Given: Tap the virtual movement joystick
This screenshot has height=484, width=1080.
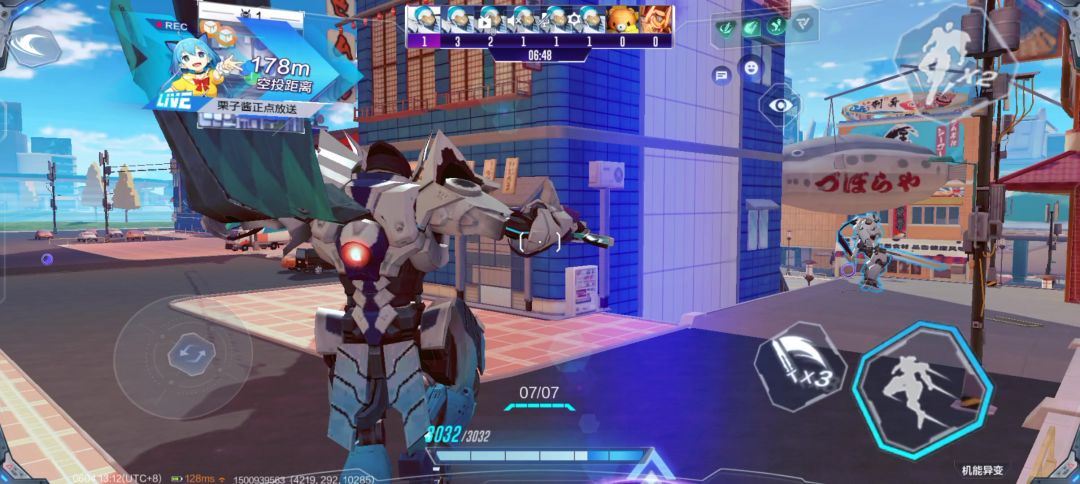Looking at the screenshot, I should click(186, 353).
